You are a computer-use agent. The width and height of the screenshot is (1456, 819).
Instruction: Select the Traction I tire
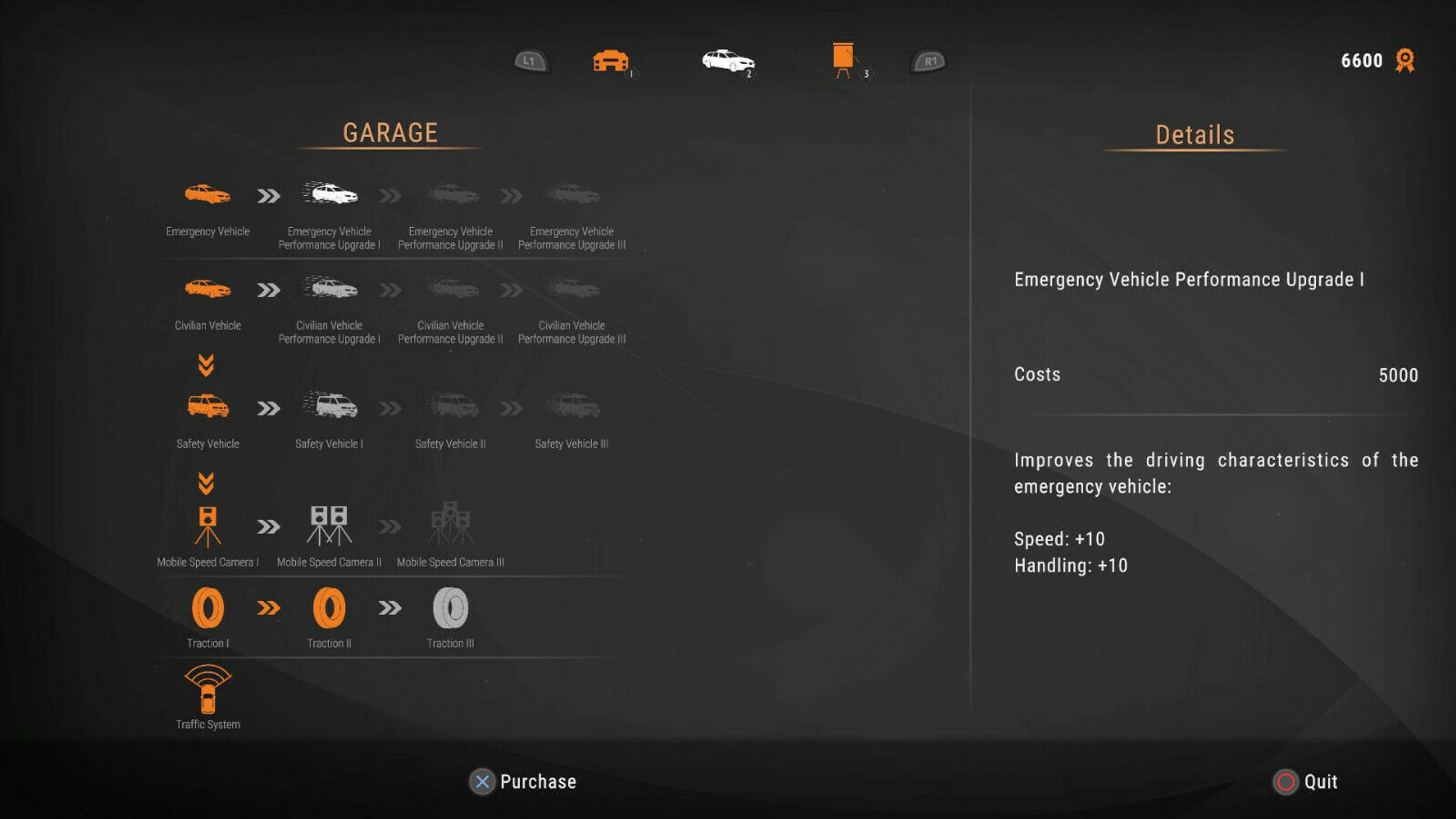(x=207, y=608)
